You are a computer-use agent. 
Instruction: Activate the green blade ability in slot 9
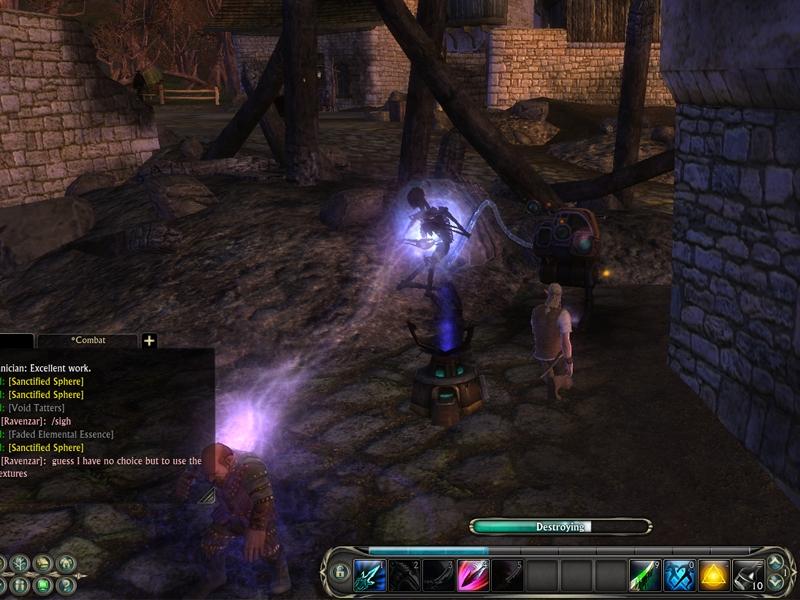tap(645, 575)
